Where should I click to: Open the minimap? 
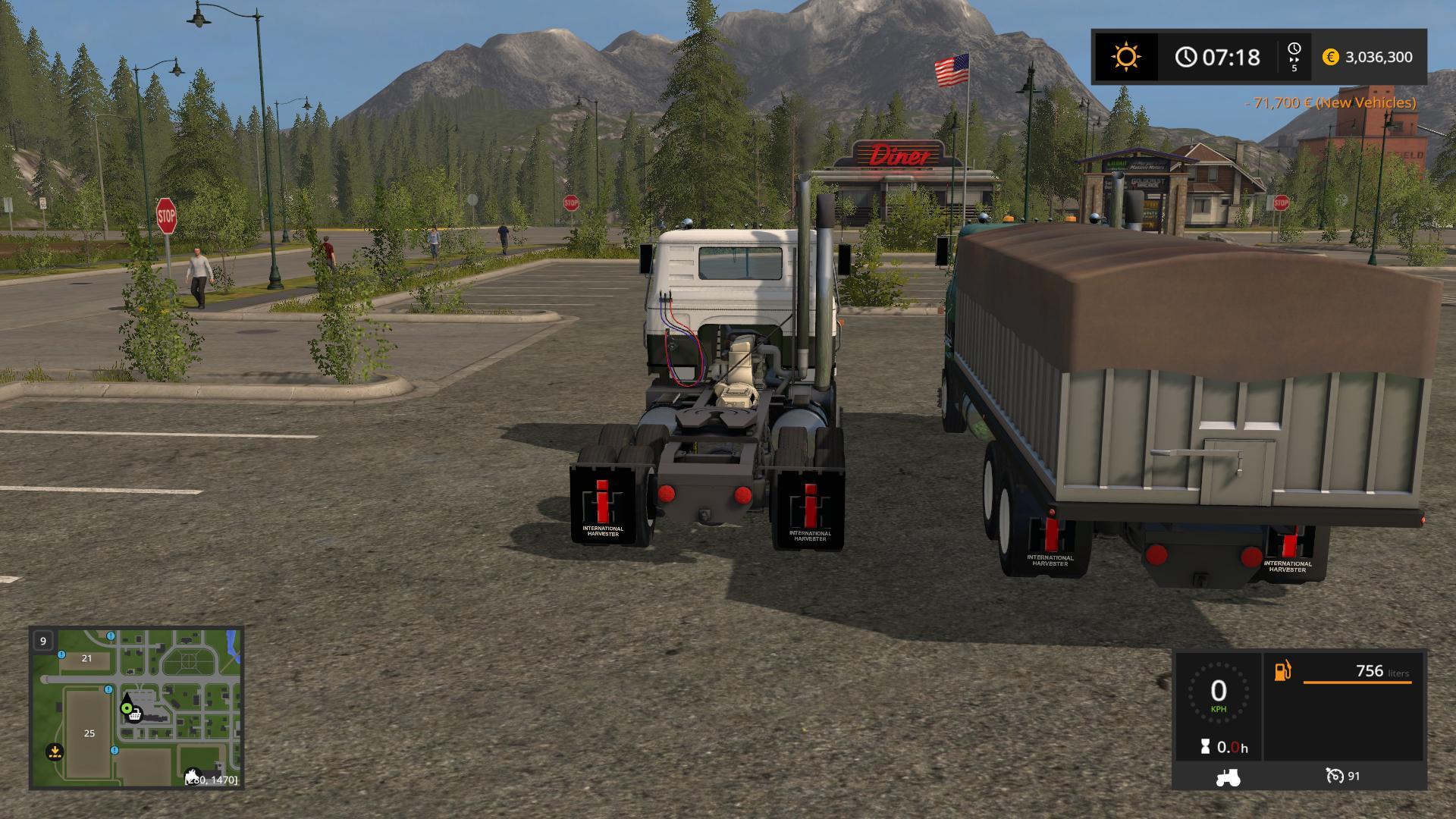point(136,708)
